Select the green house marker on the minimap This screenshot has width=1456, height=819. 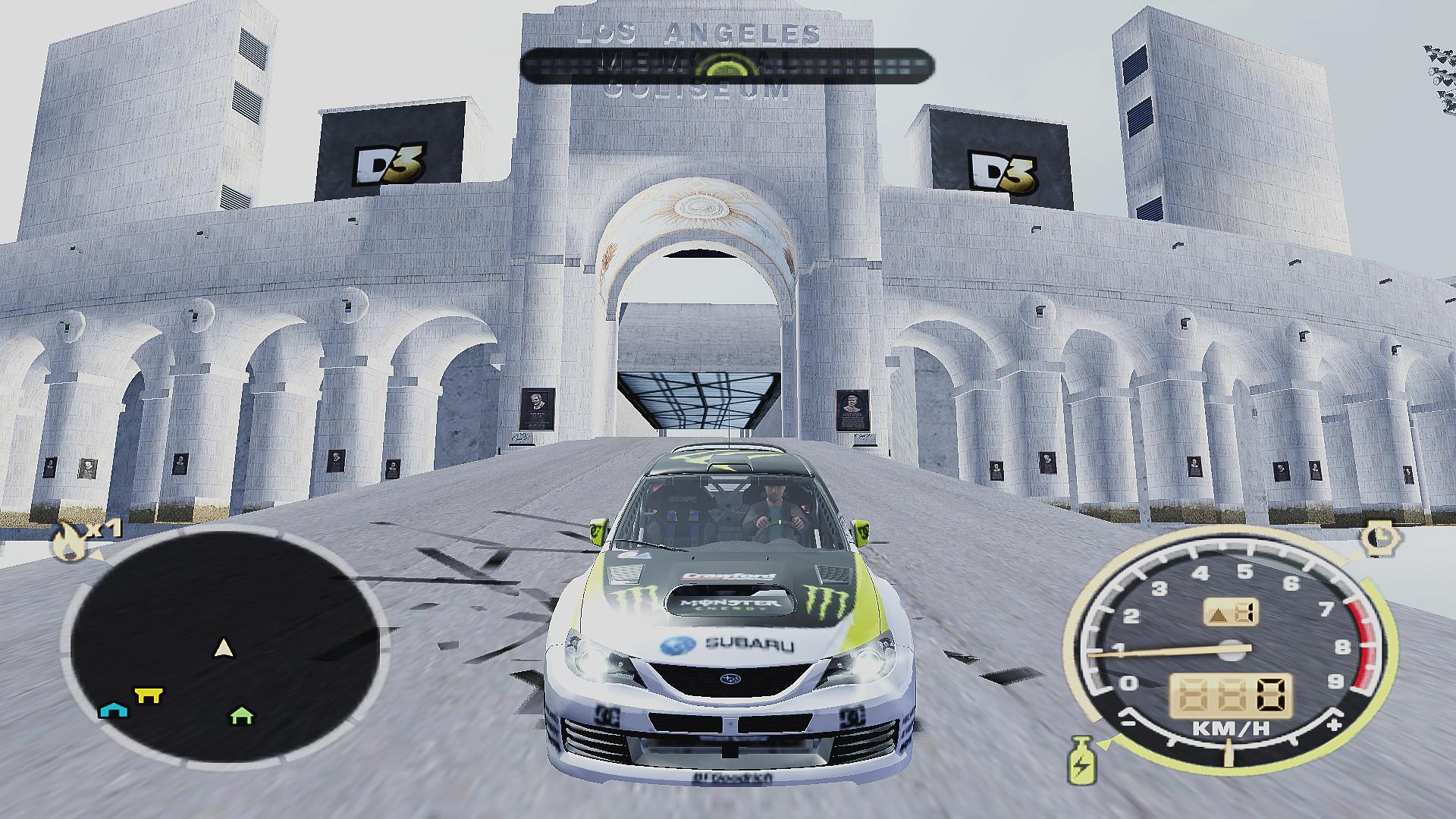pos(242,714)
